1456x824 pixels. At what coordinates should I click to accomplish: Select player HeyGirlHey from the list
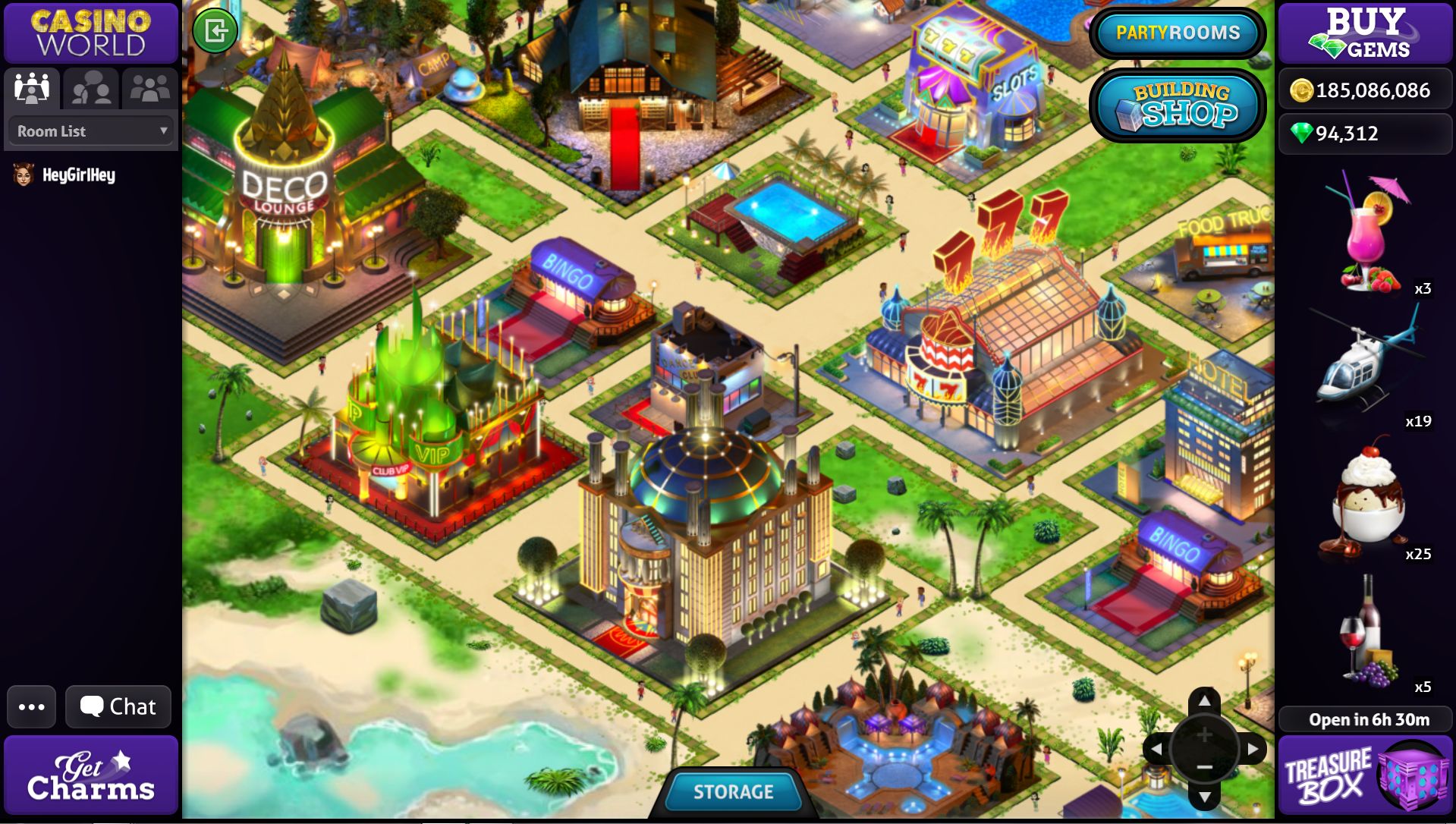(77, 175)
